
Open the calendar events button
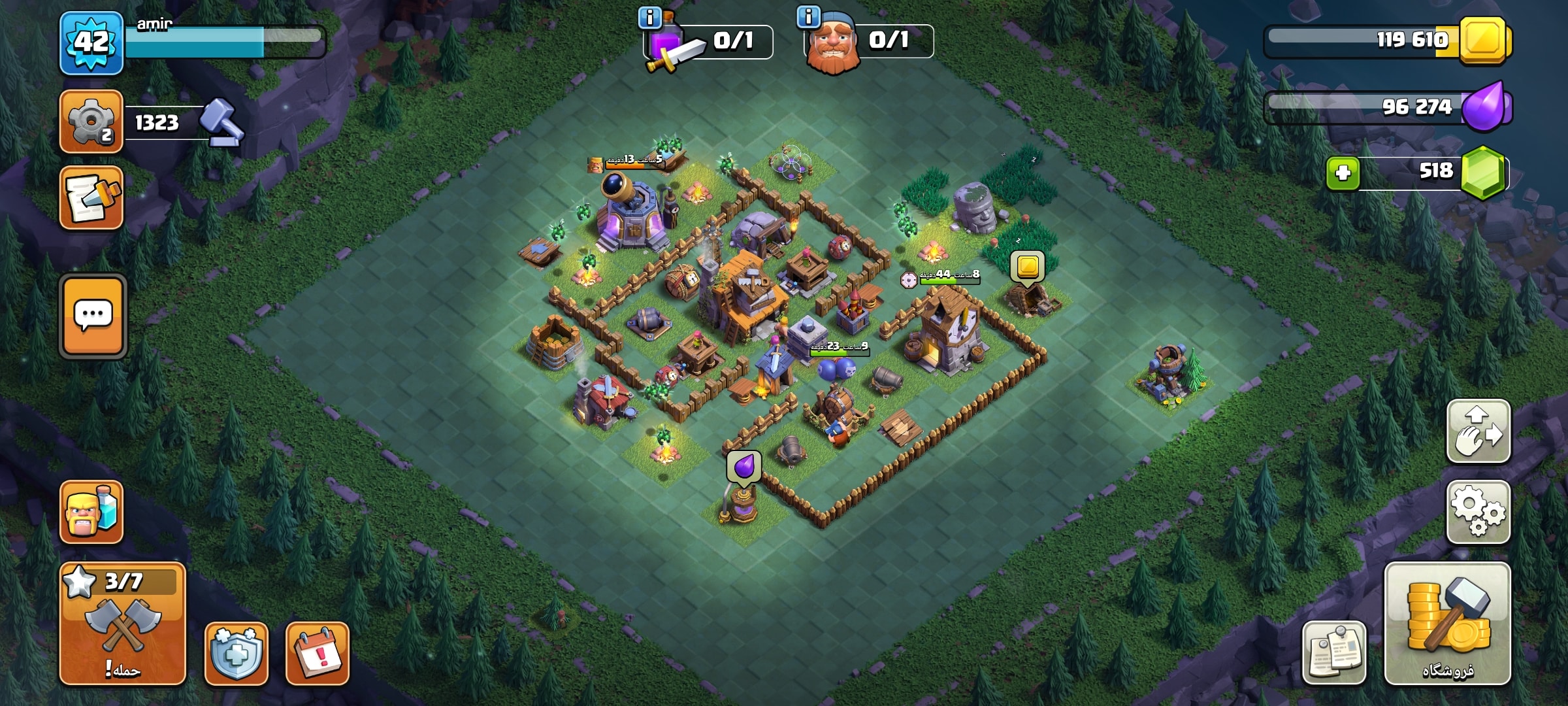click(318, 653)
